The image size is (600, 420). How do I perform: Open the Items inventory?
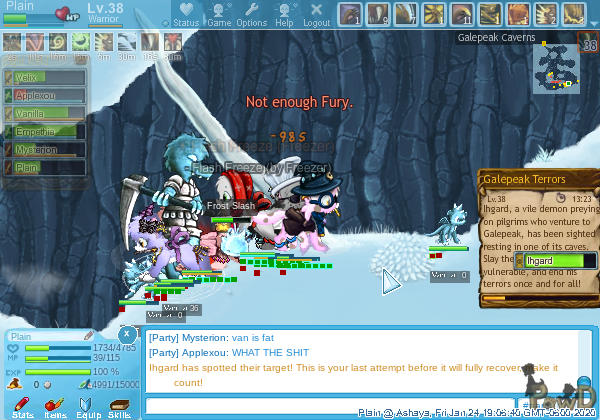coord(55,405)
